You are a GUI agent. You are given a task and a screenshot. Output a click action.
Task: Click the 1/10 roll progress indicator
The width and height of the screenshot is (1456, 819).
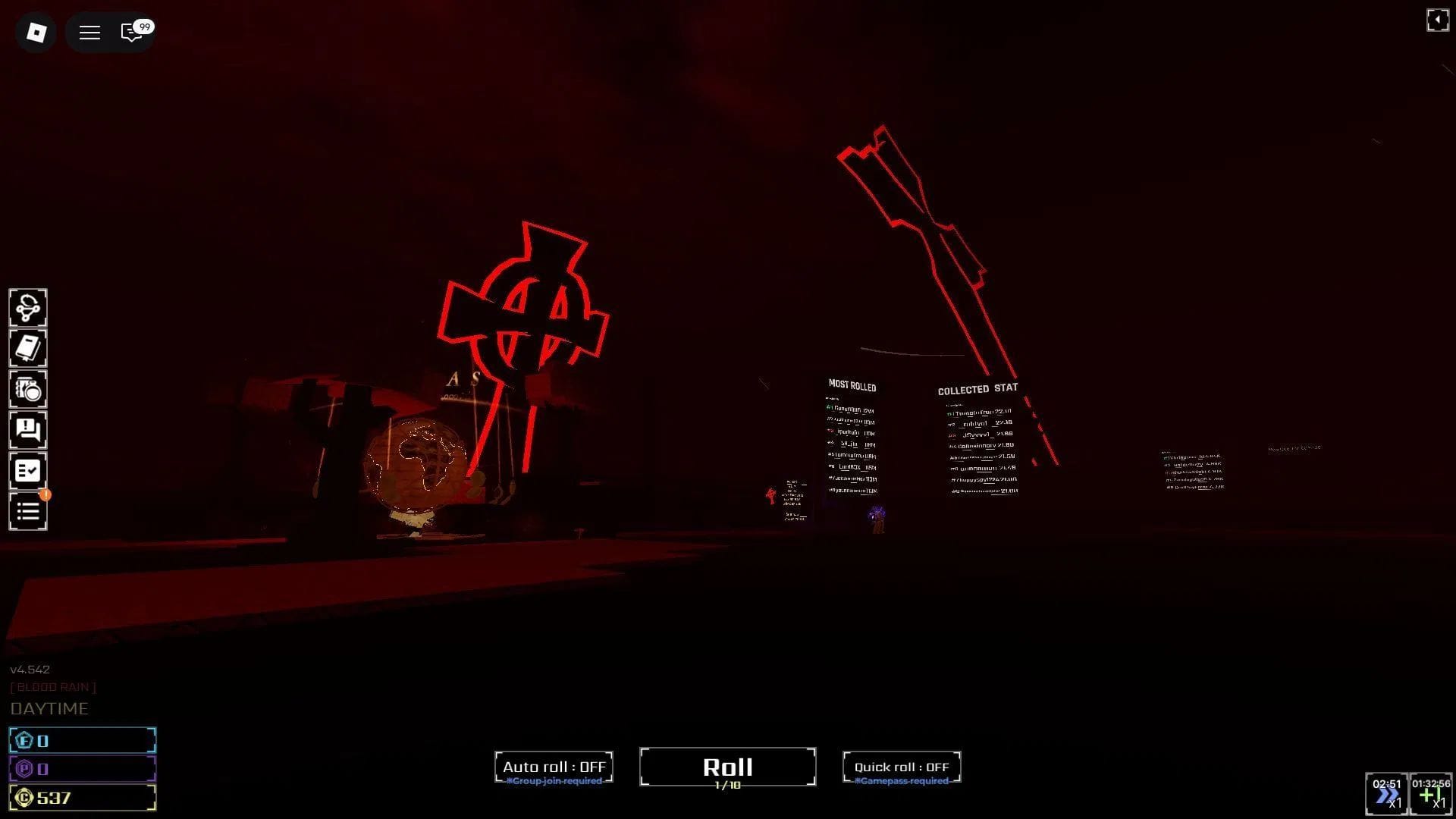[x=726, y=787]
